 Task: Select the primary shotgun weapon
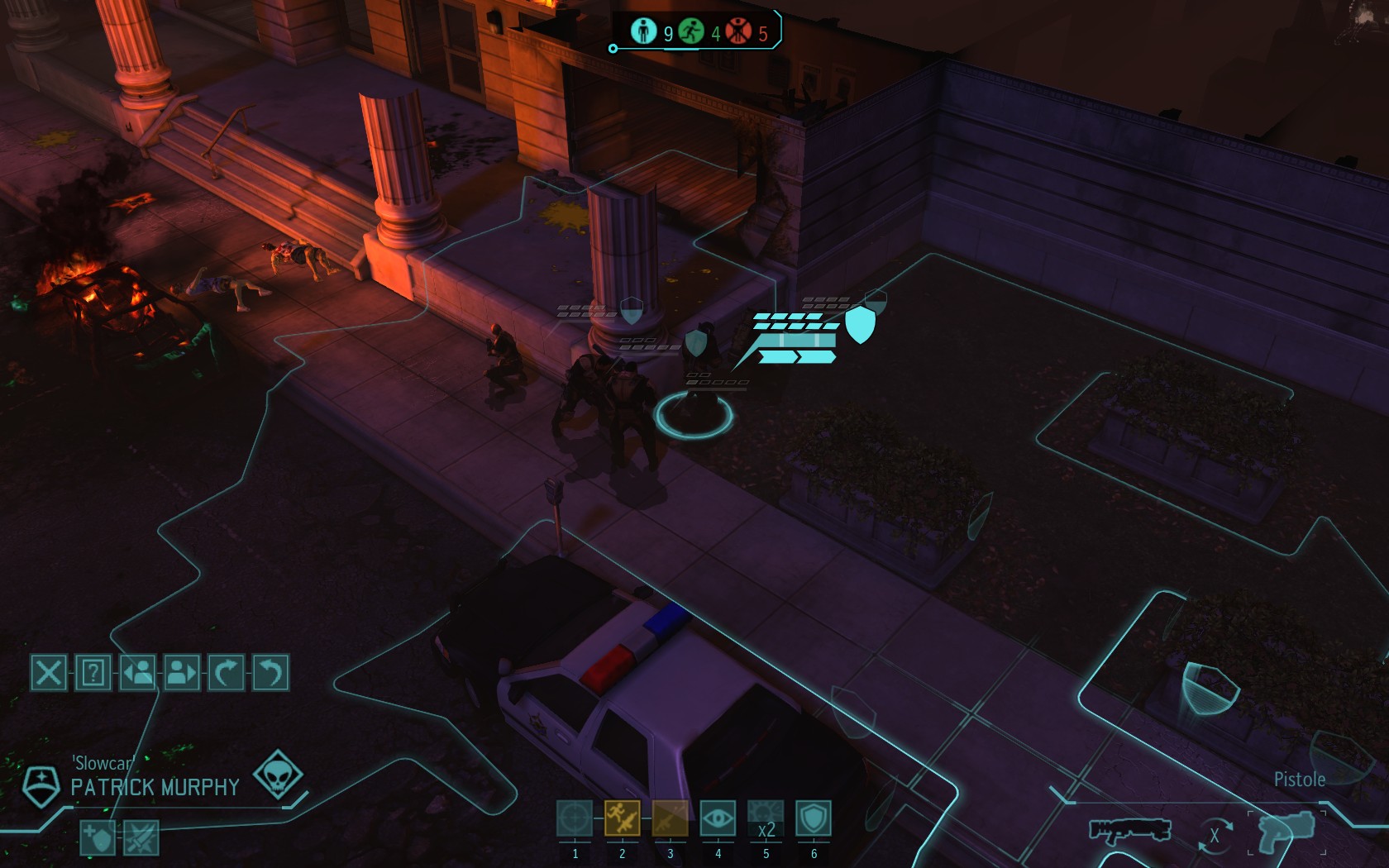click(x=1129, y=829)
